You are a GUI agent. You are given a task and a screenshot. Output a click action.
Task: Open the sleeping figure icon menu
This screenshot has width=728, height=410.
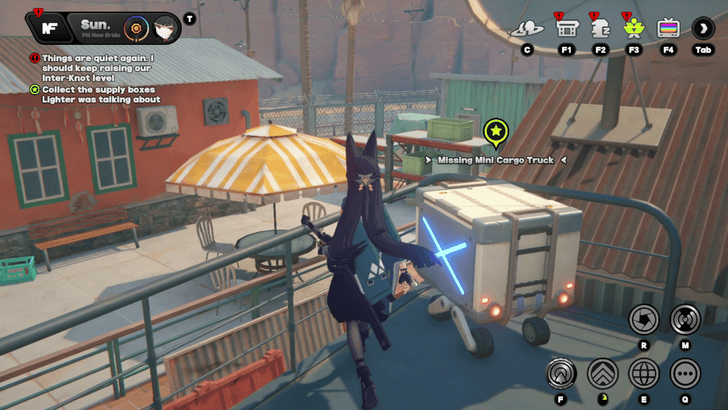tap(601, 27)
